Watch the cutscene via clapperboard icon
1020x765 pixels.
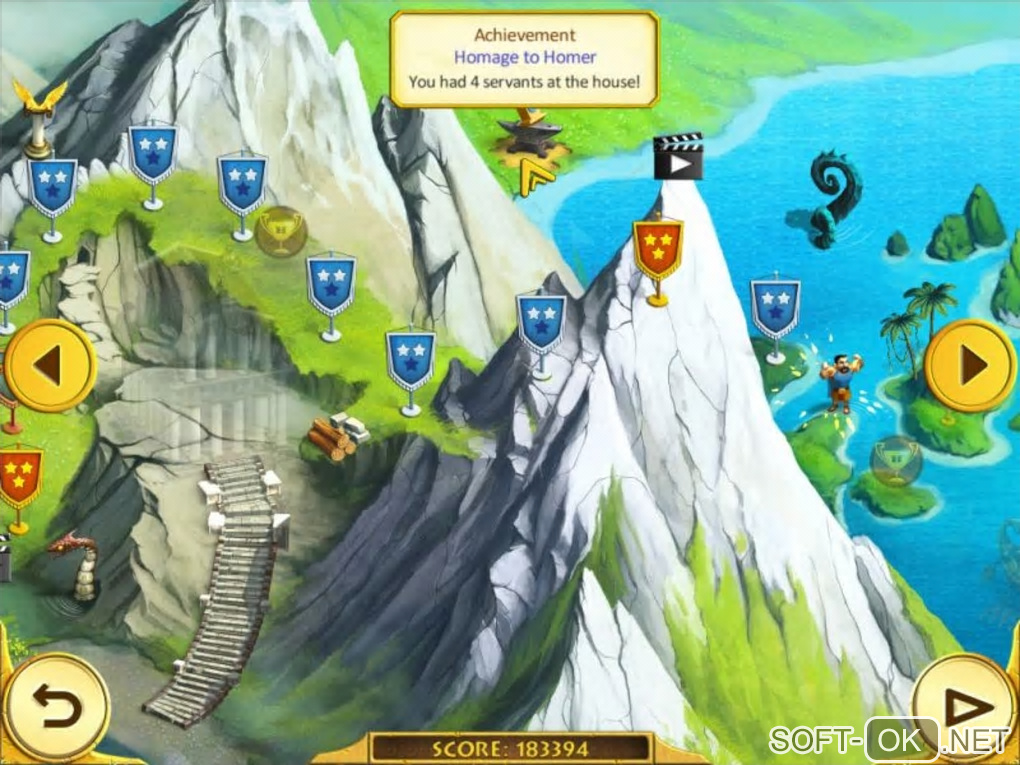coord(678,159)
